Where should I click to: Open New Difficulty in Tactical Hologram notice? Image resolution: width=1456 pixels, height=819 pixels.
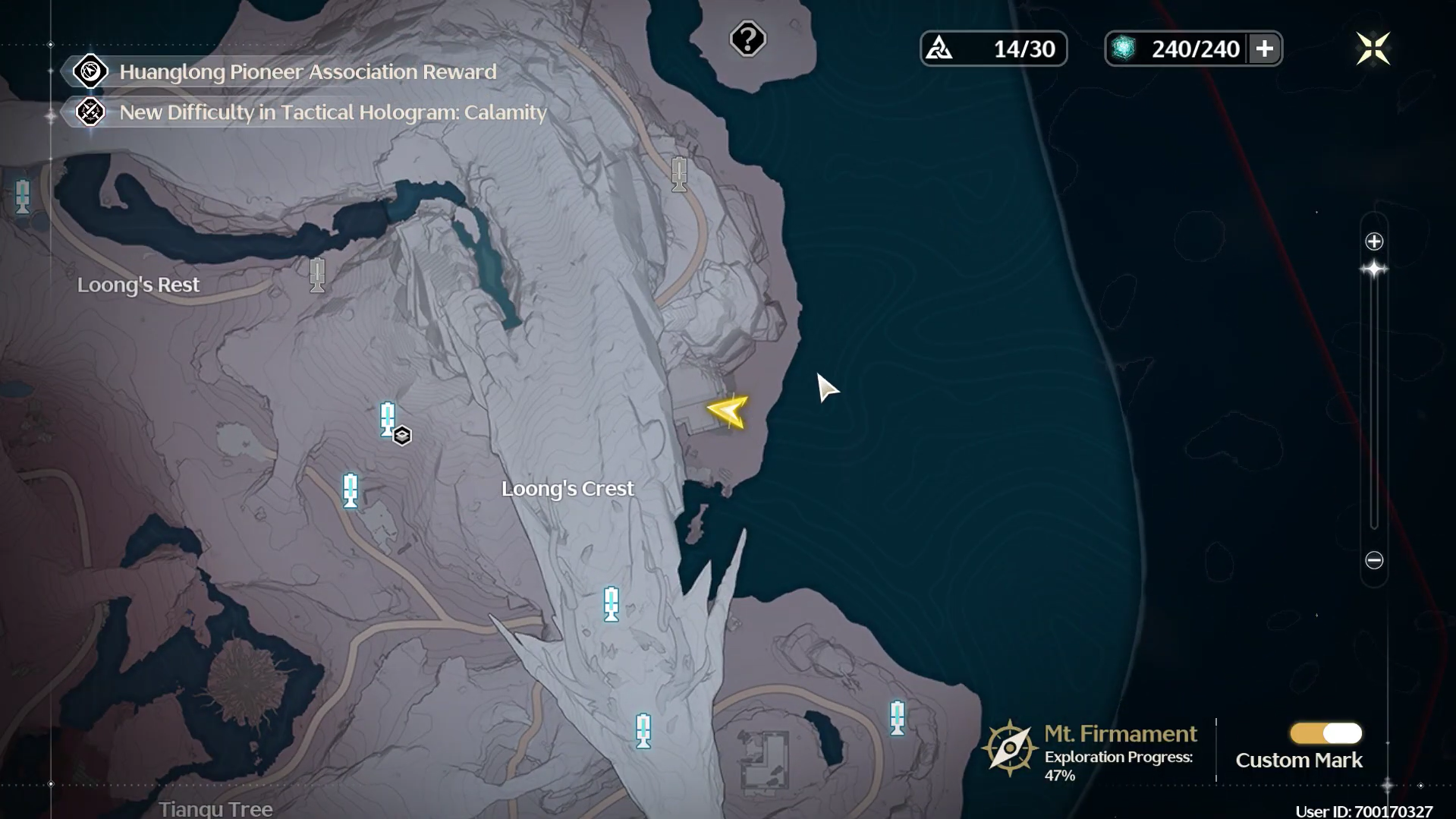pos(332,112)
